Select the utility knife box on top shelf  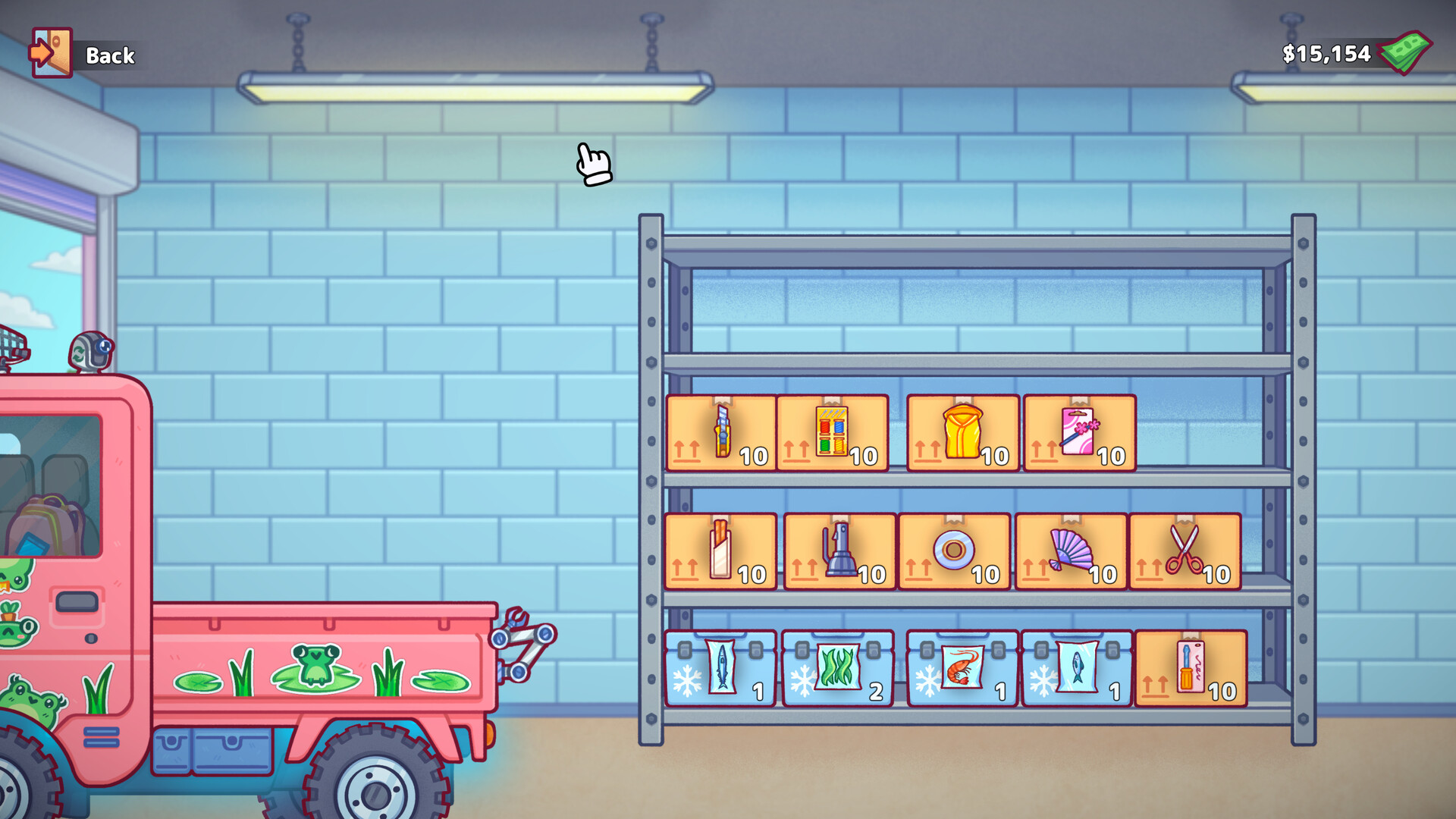click(x=719, y=433)
